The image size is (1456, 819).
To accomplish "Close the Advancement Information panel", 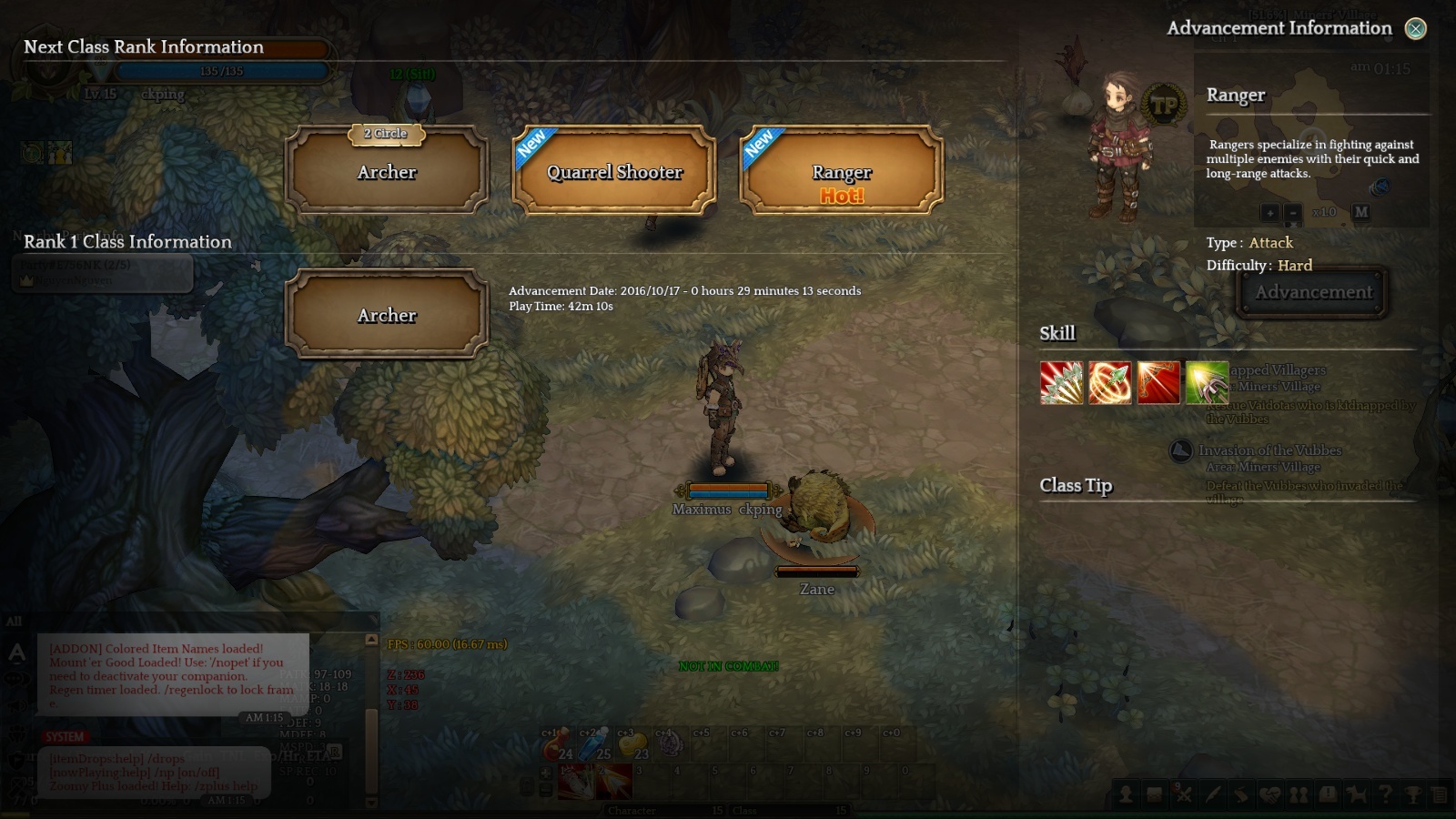I will [1415, 29].
